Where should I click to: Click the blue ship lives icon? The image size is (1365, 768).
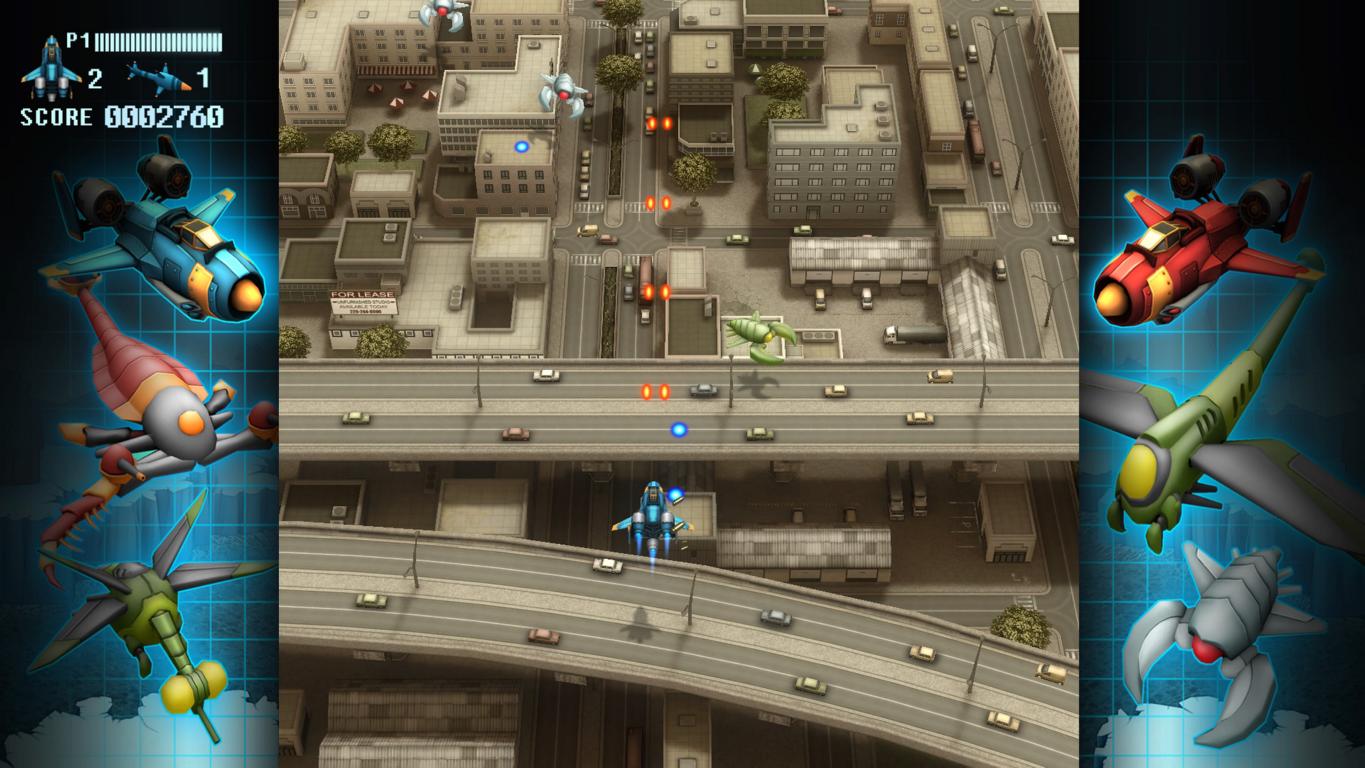pos(52,67)
